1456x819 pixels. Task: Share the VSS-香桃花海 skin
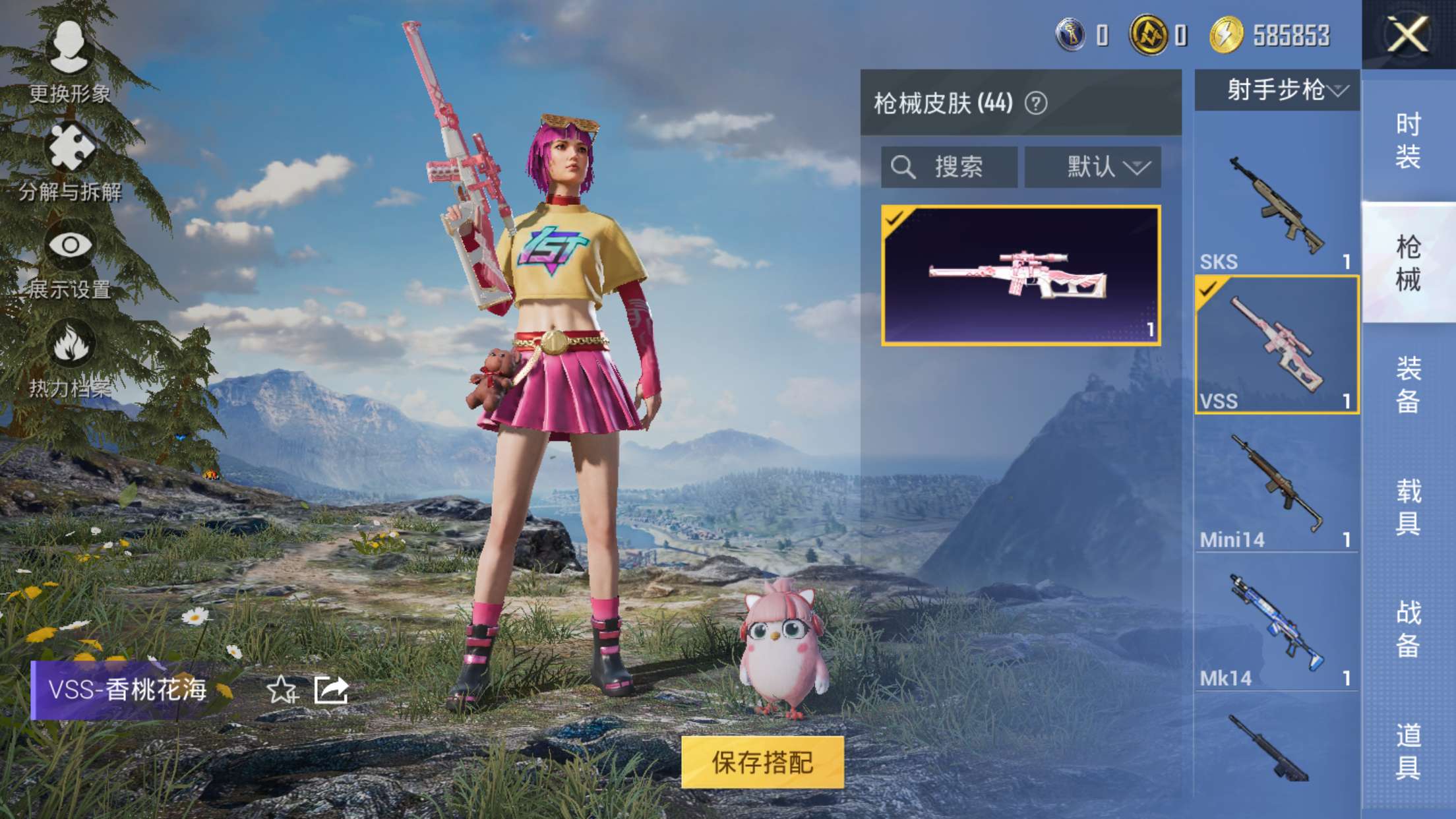pyautogui.click(x=330, y=690)
